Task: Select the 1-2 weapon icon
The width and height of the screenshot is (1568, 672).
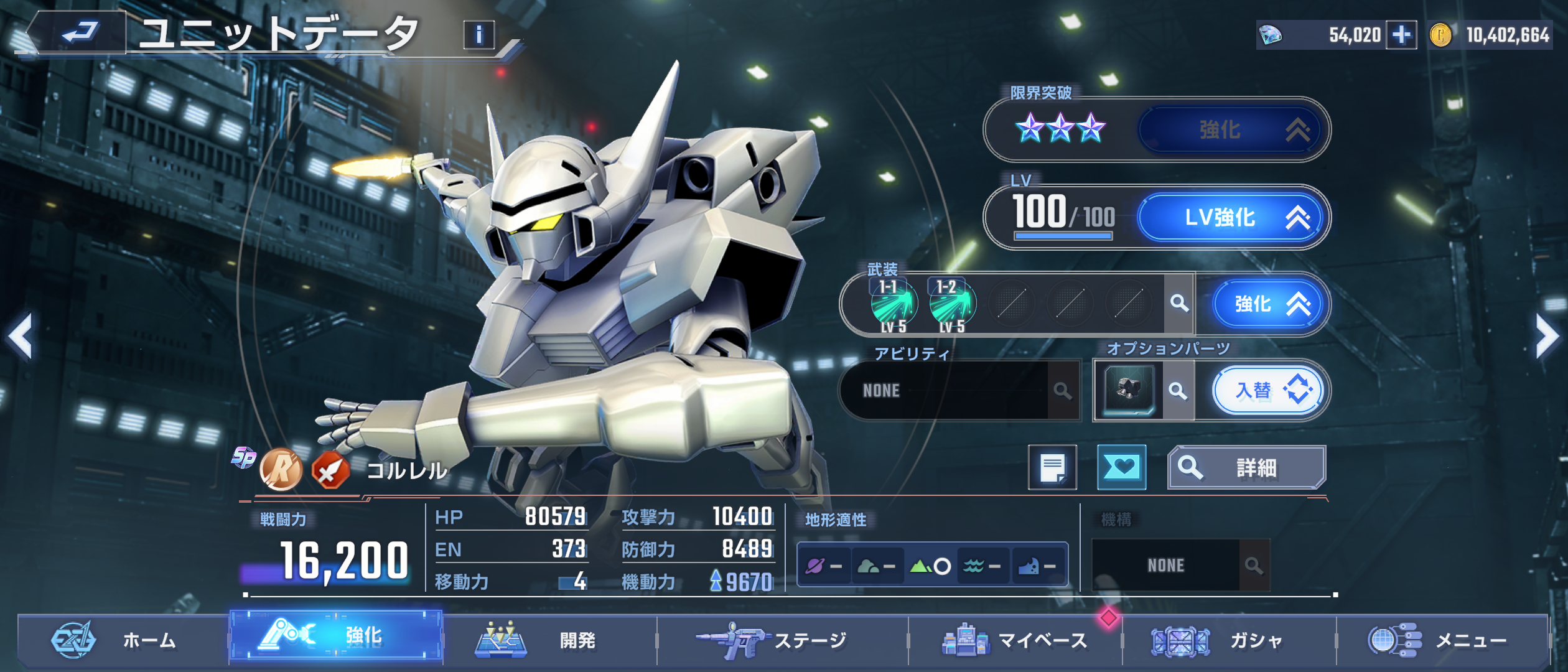Action: pyautogui.click(x=951, y=304)
